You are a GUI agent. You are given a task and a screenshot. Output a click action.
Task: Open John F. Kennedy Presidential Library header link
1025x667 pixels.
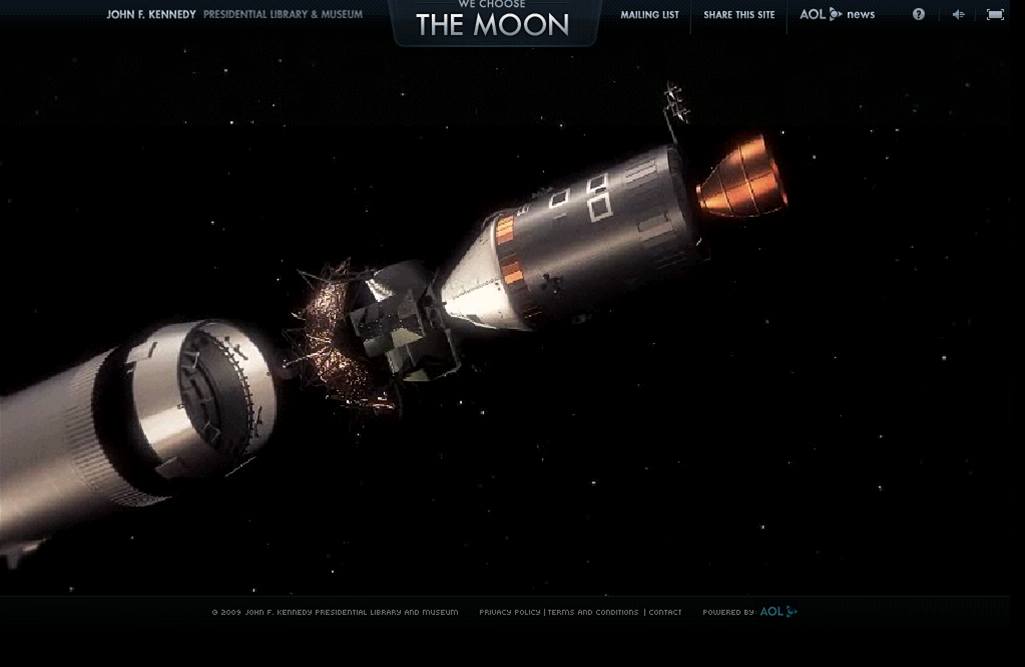point(234,15)
